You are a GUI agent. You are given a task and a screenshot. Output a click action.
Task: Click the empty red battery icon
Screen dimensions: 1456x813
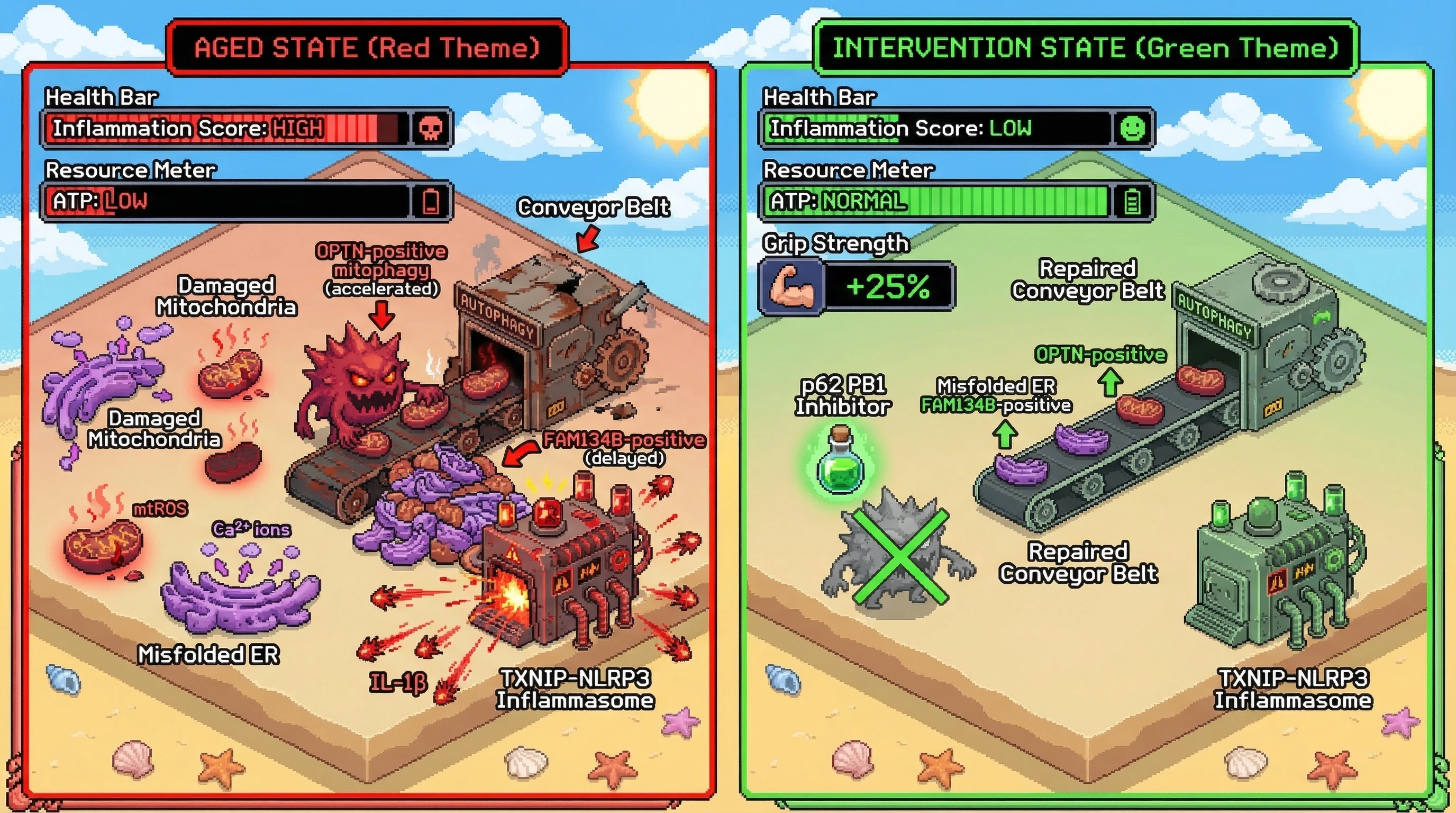[x=431, y=201]
